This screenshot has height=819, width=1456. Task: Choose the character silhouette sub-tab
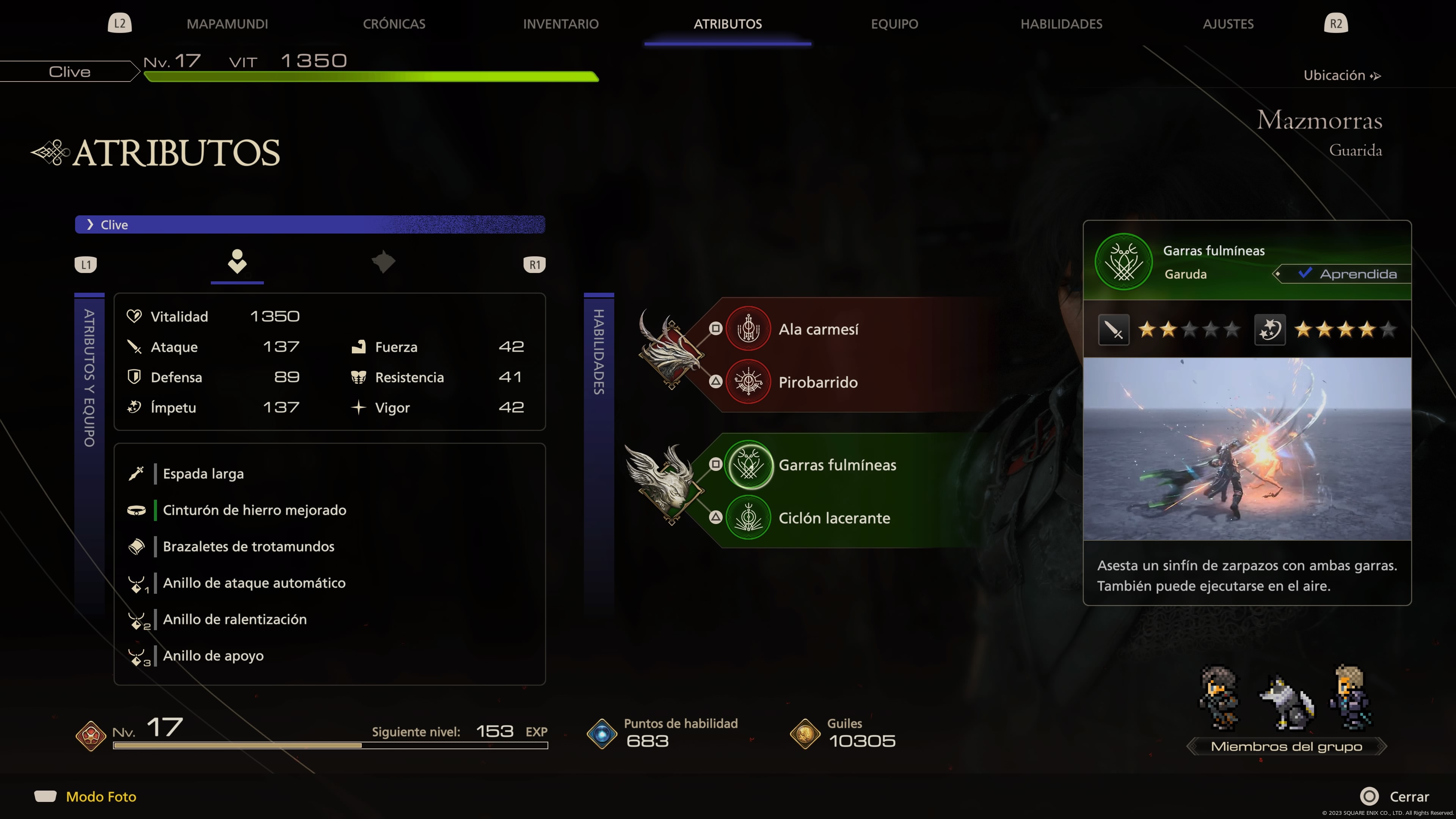pos(237,262)
